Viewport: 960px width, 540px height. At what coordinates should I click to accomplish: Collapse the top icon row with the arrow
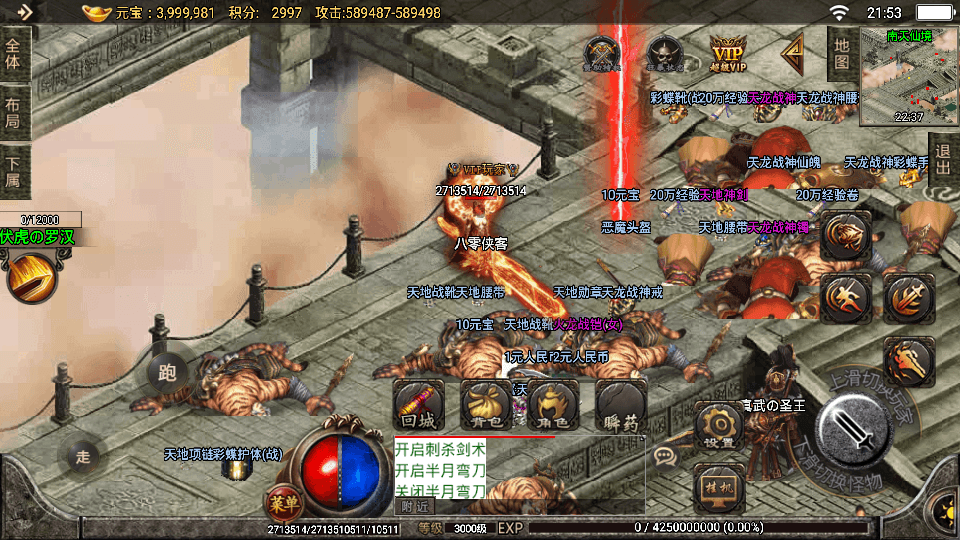793,50
